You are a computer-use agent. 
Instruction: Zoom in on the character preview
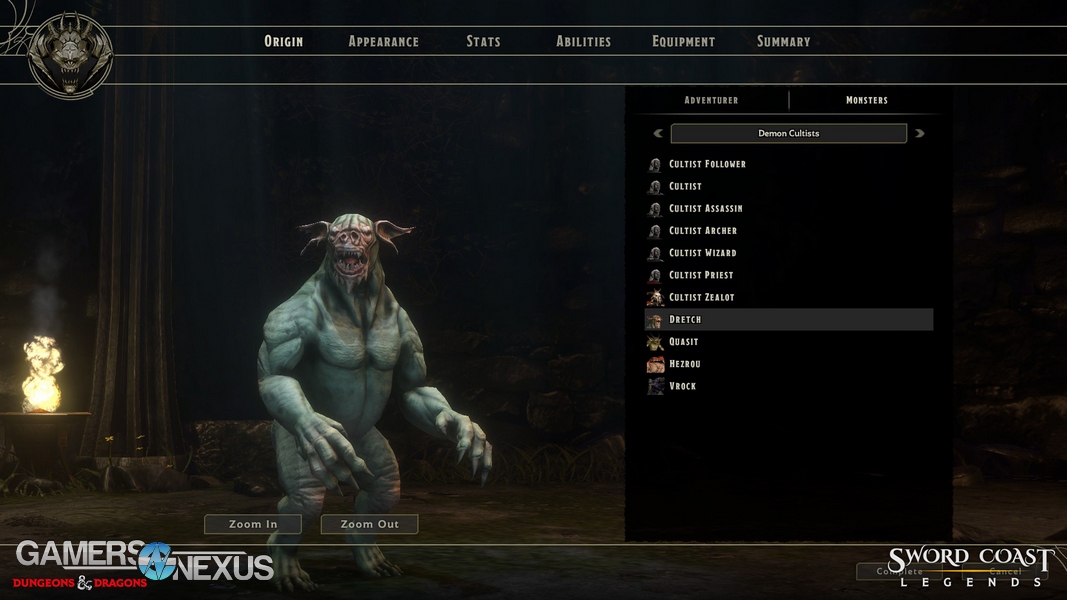click(x=253, y=524)
